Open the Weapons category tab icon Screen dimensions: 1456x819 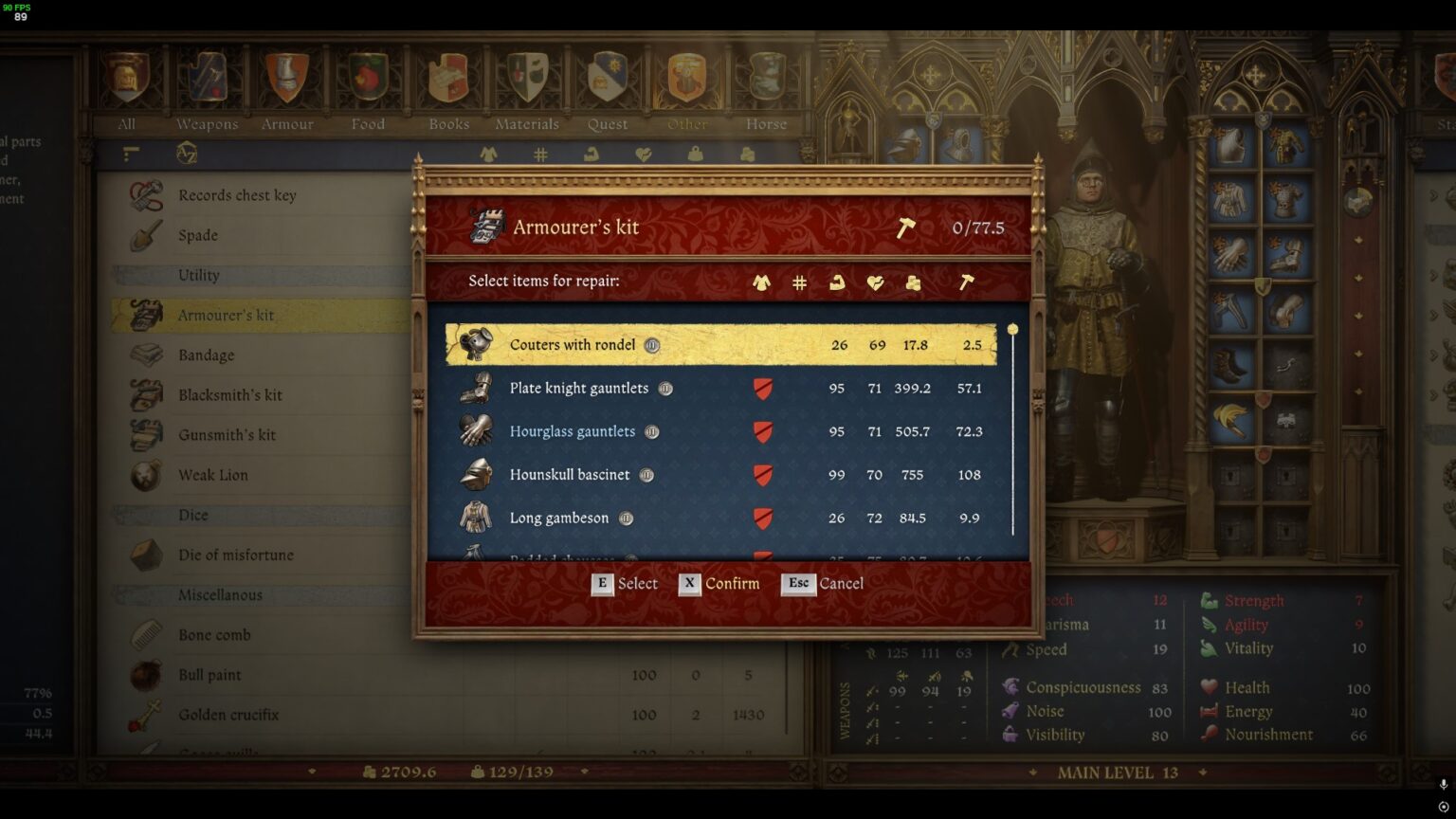[x=207, y=74]
